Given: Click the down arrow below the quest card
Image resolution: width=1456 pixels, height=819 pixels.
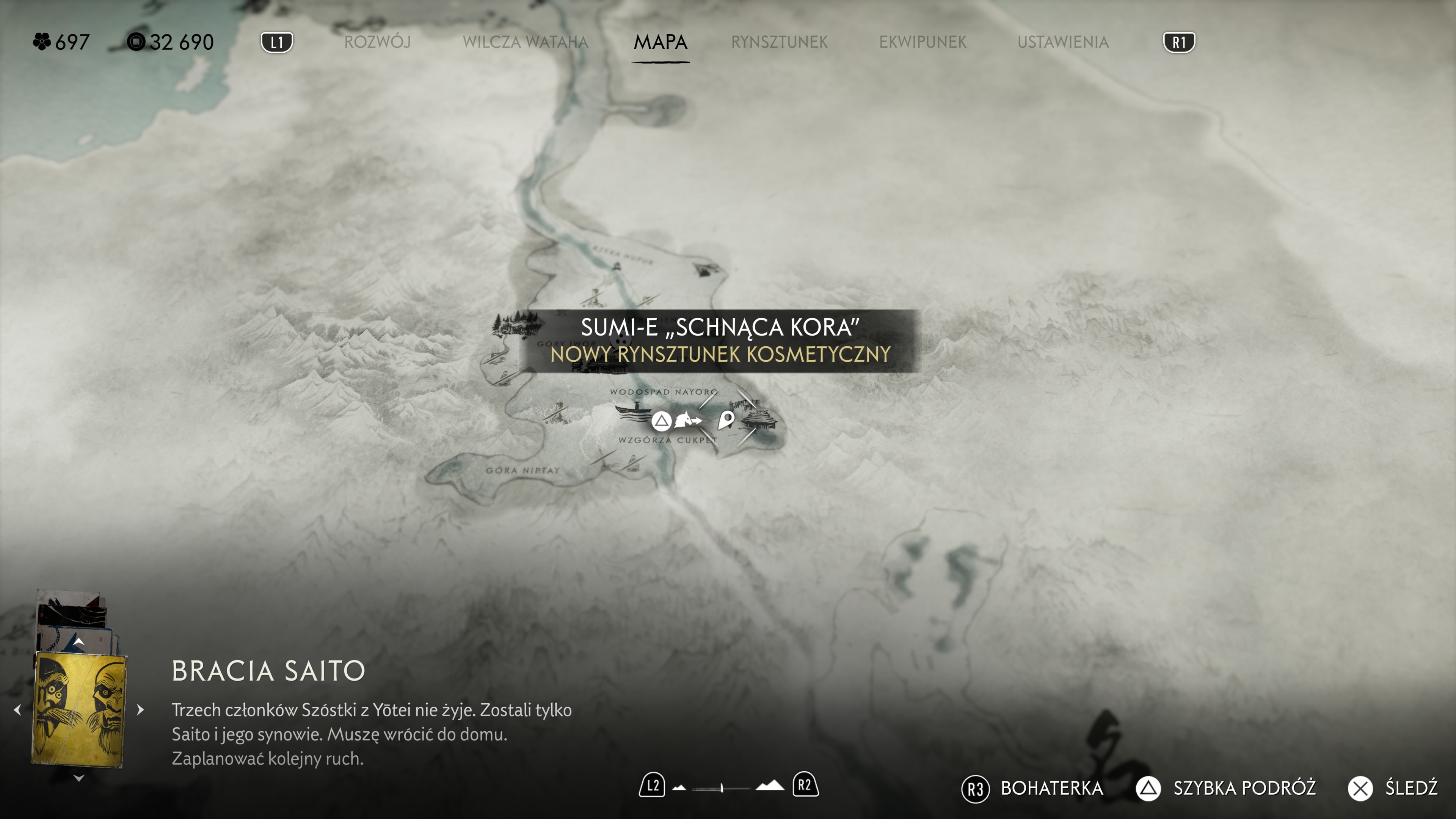Looking at the screenshot, I should pyautogui.click(x=79, y=778).
